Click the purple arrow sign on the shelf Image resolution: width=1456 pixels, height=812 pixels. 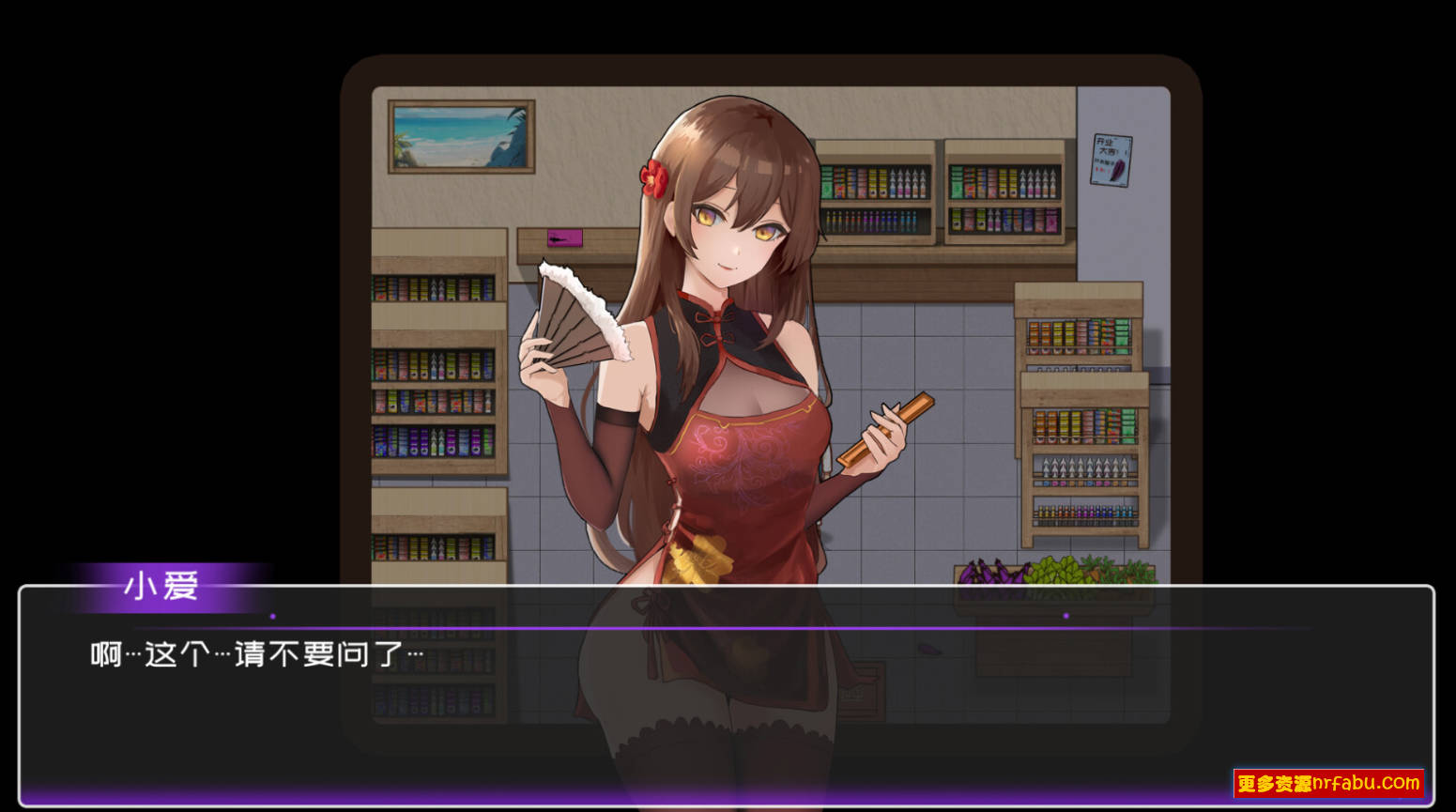pos(563,237)
